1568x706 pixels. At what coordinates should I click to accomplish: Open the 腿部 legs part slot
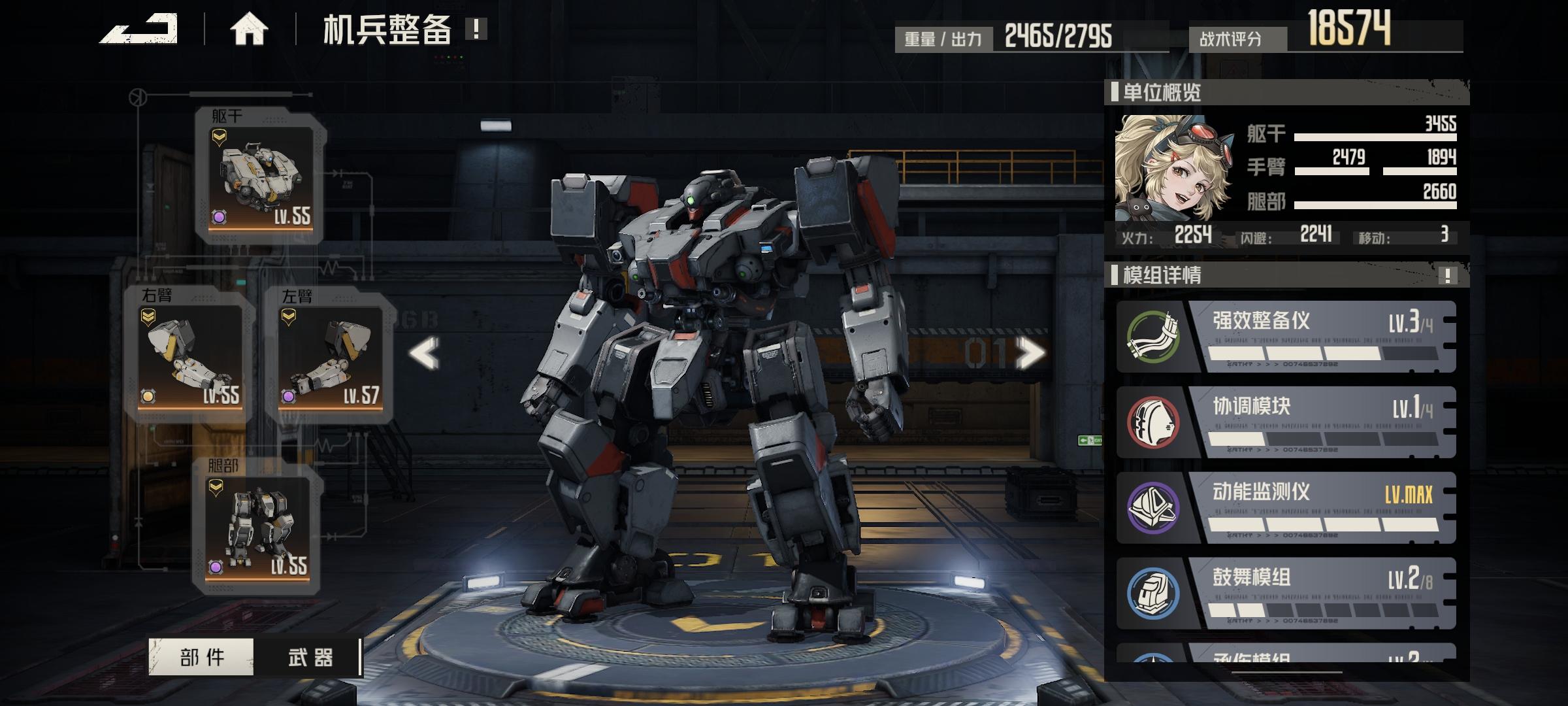[257, 527]
